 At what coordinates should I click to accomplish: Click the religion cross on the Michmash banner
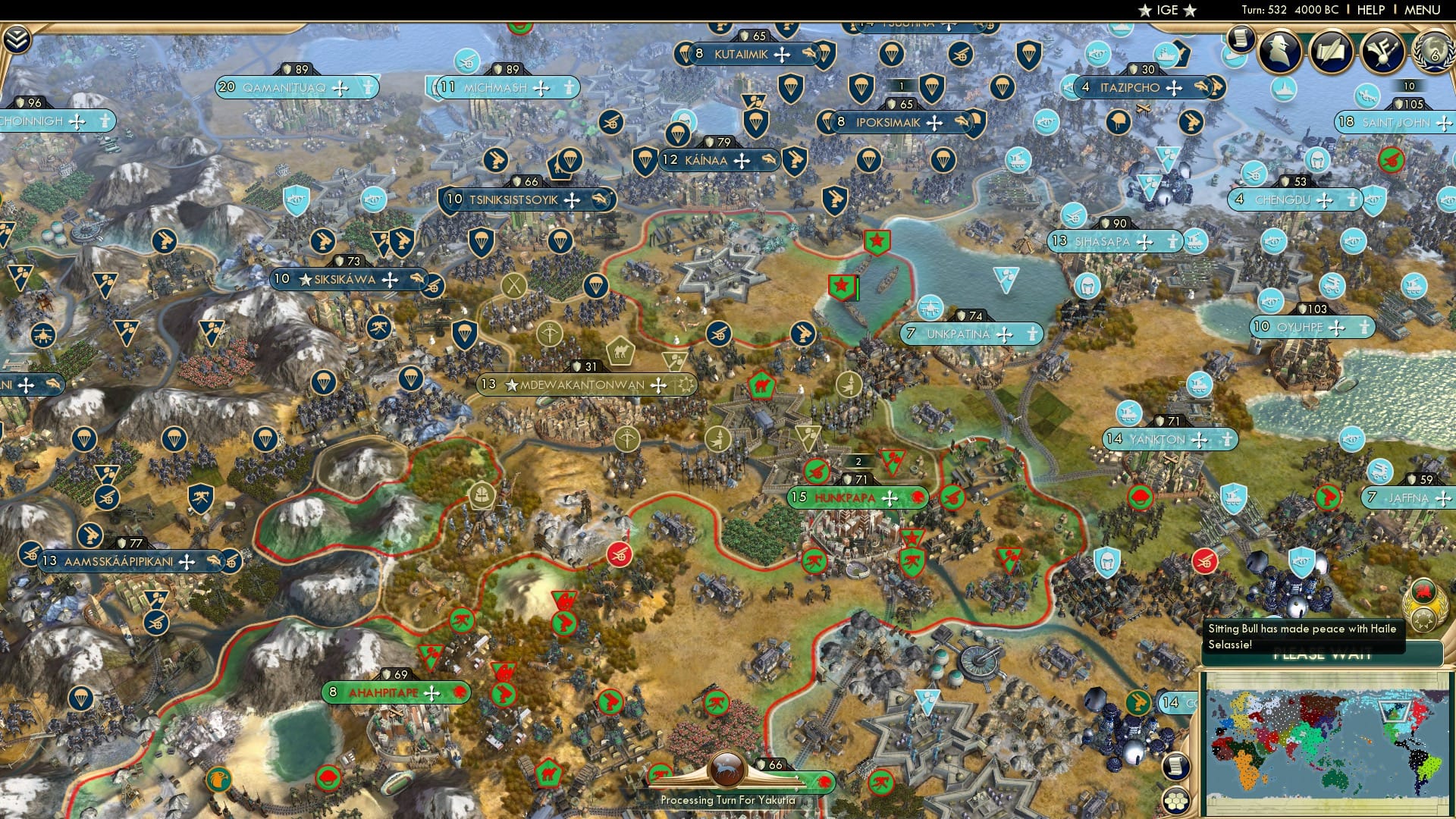click(x=540, y=88)
